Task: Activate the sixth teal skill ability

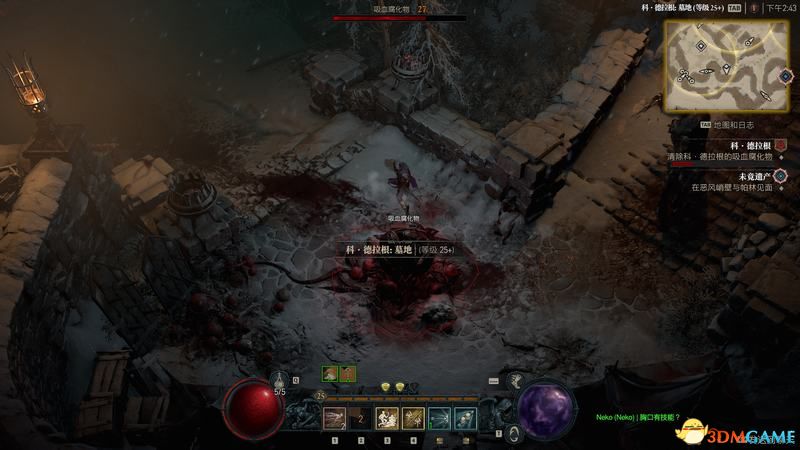Action: 464,418
